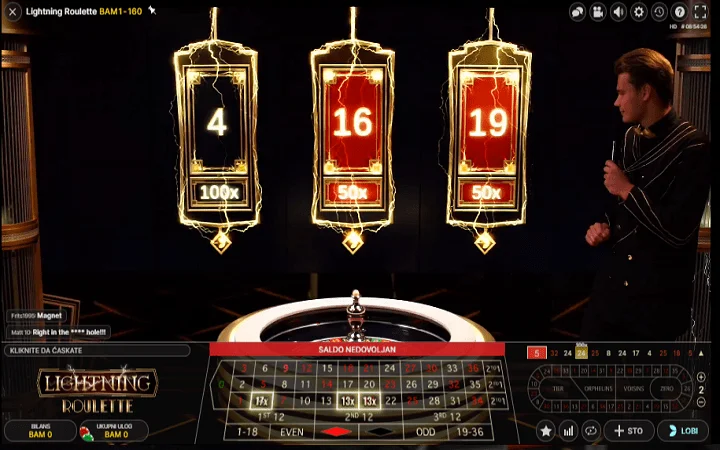Bet on EVEN
This screenshot has width=720, height=450.
(292, 431)
